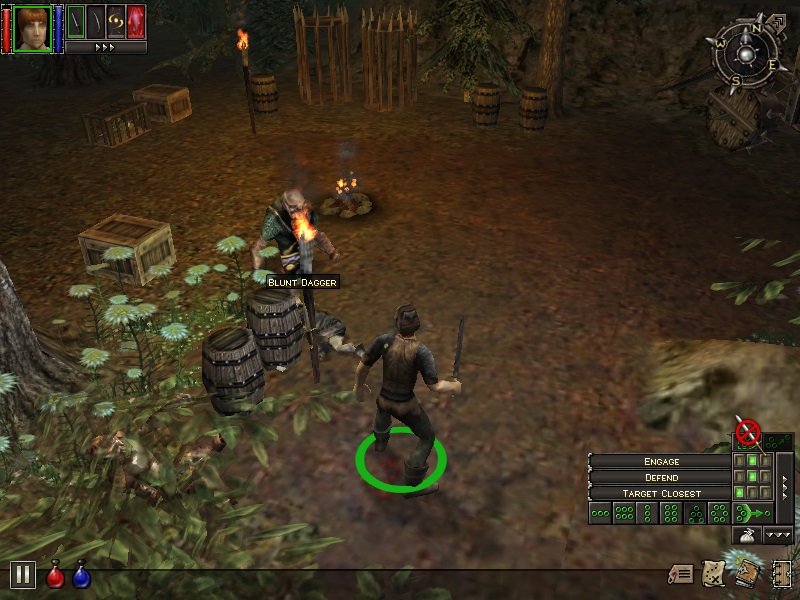Click the Defend order button
Image resolution: width=800 pixels, height=600 pixels.
coord(661,478)
